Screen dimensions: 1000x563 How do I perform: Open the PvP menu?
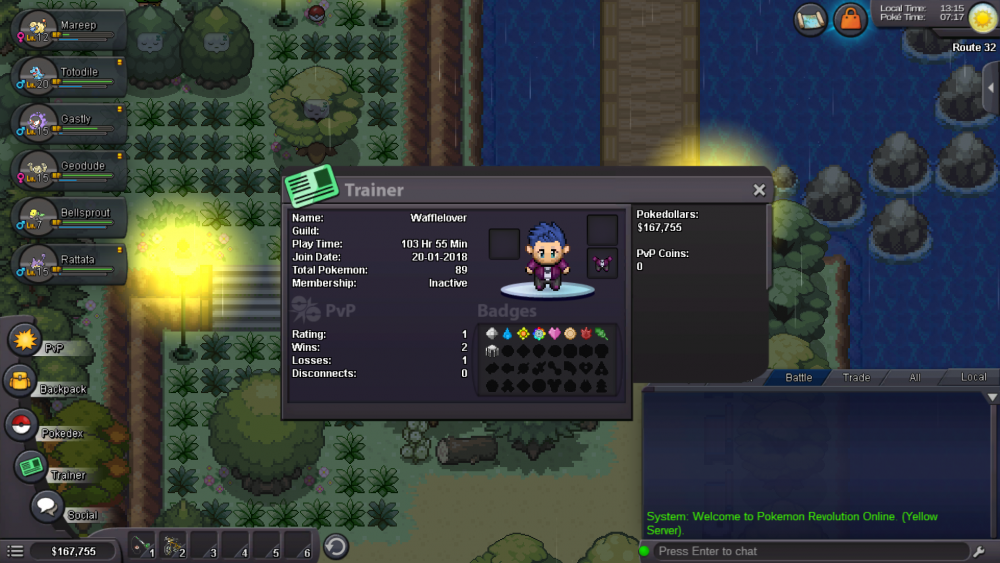coord(24,339)
